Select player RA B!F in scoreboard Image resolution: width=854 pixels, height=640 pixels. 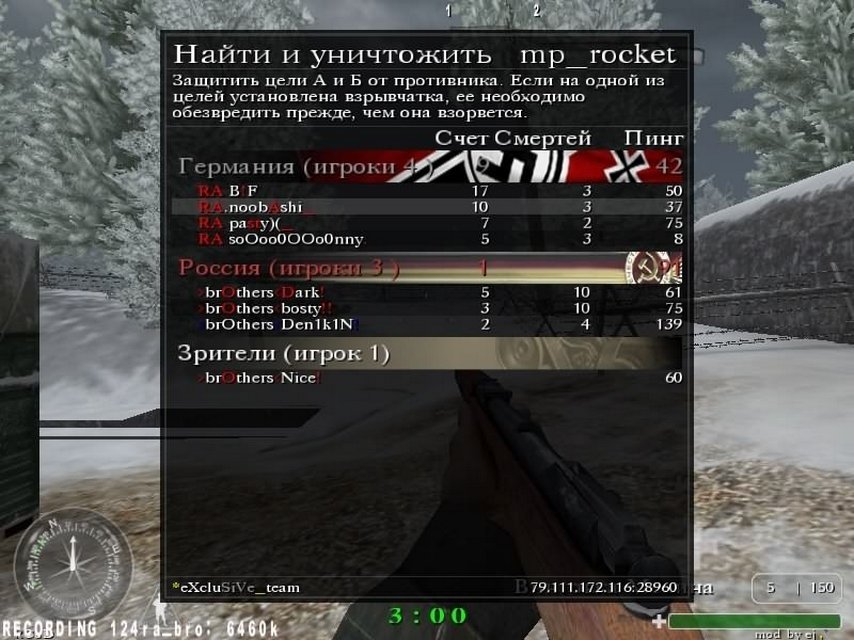228,190
